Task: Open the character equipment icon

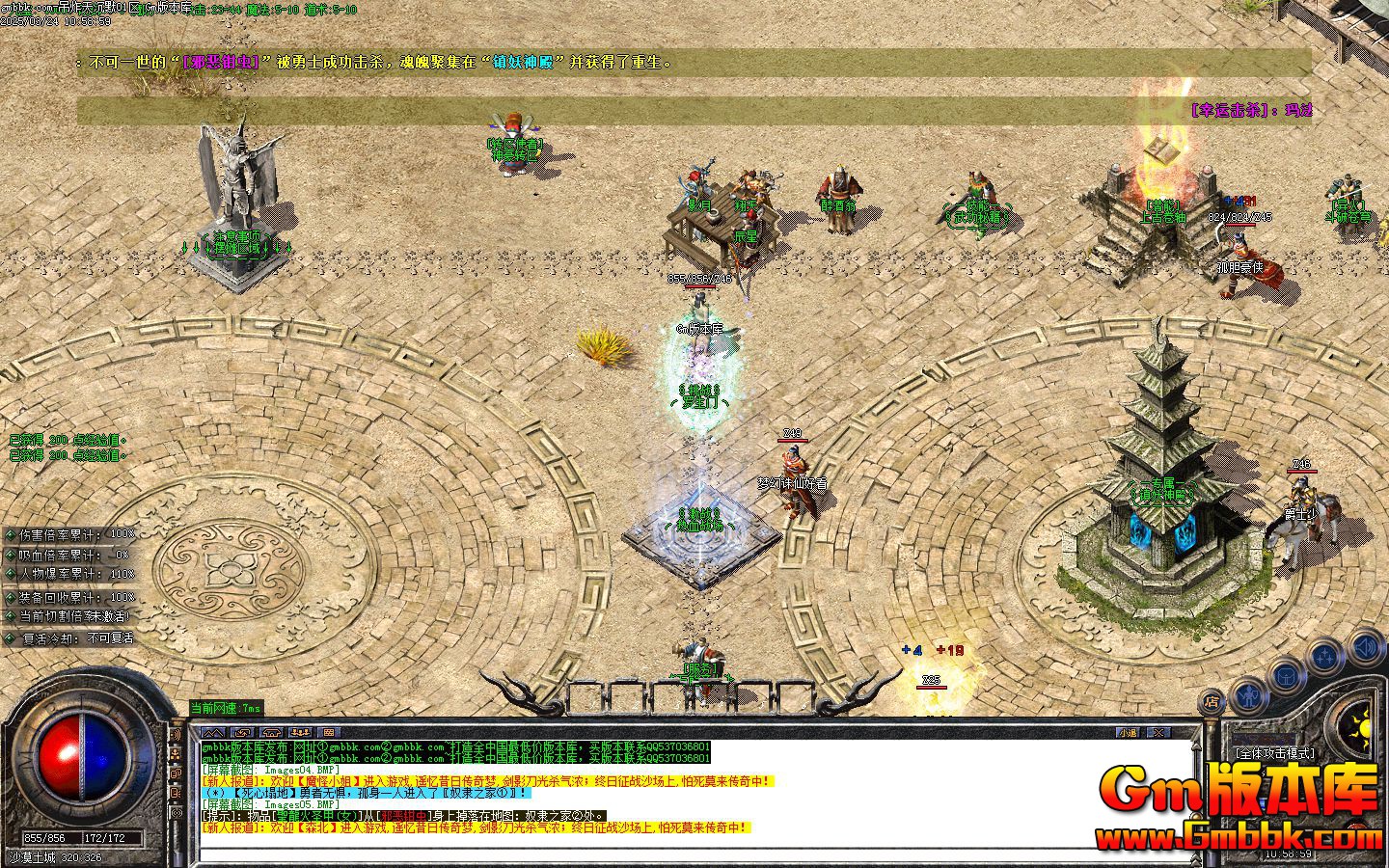Action: pyautogui.click(x=1249, y=698)
